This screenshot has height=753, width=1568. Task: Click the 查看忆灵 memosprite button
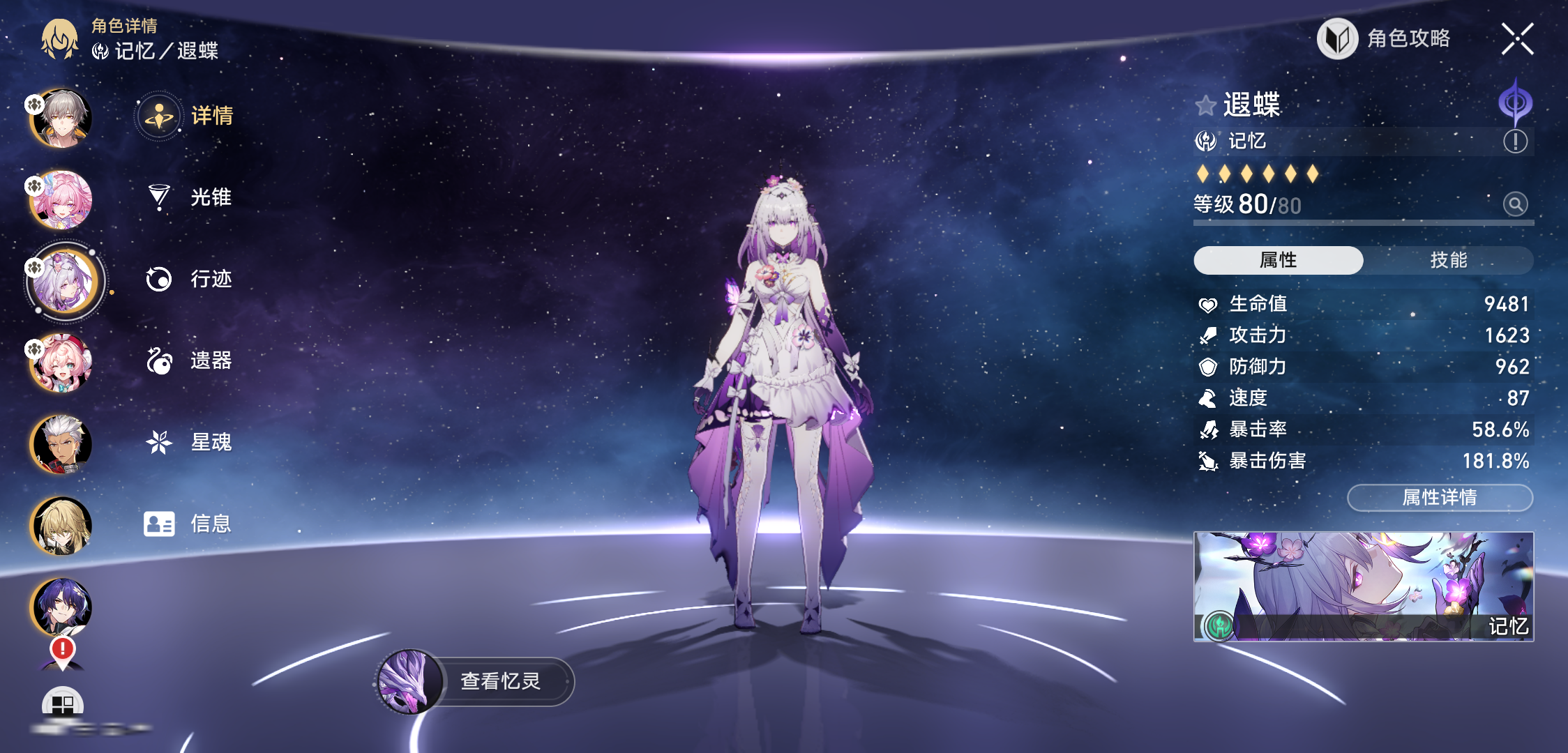[x=499, y=681]
